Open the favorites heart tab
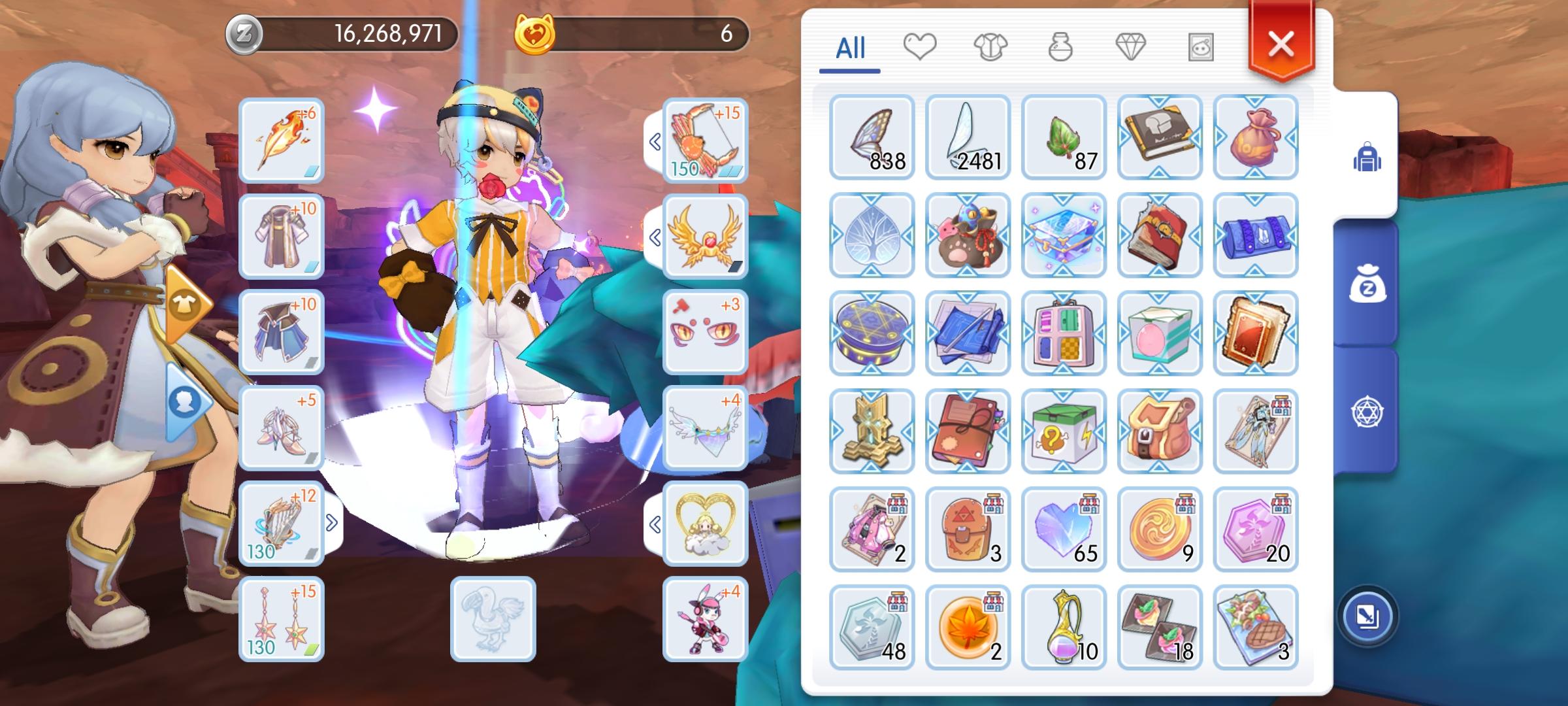The image size is (1568, 706). 921,46
